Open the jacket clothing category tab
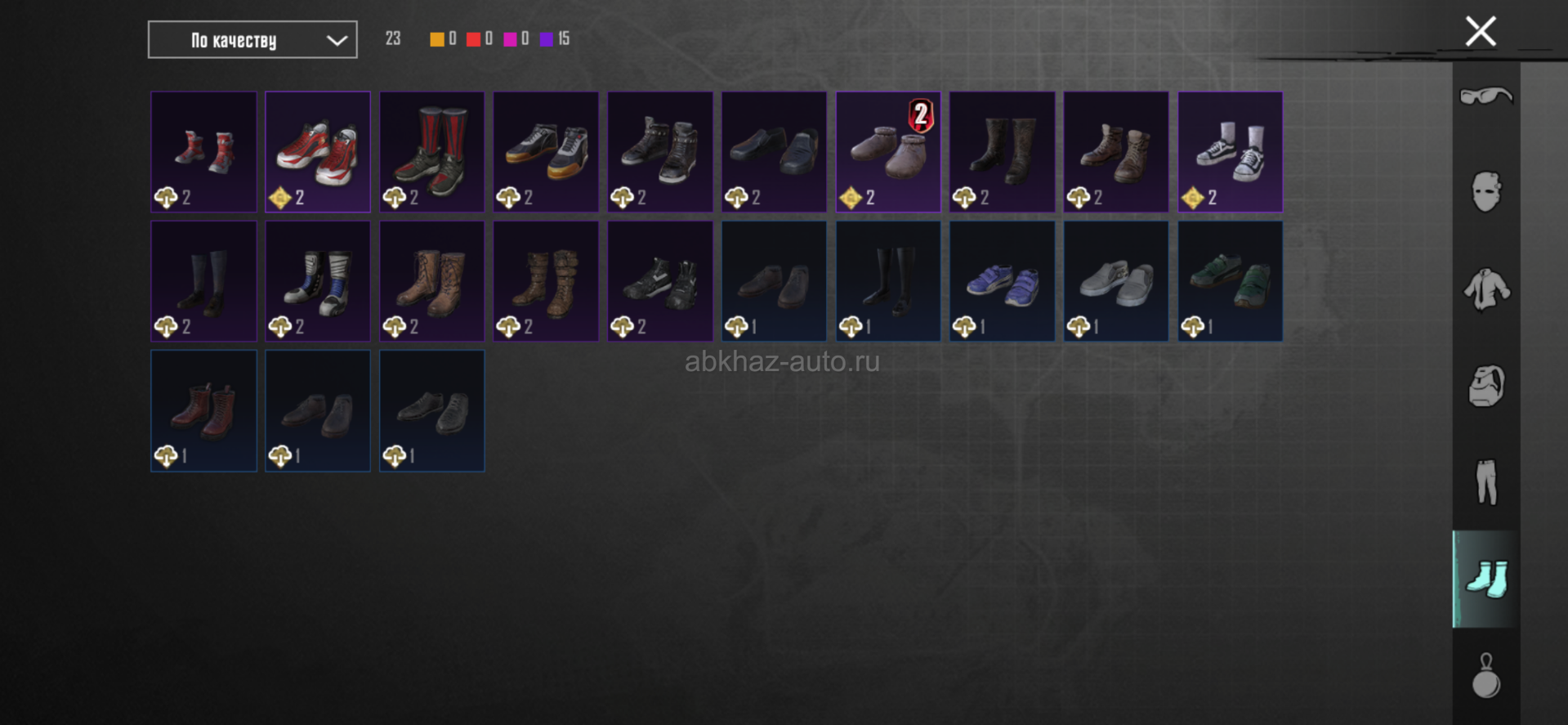The width and height of the screenshot is (1568, 725). (1485, 289)
